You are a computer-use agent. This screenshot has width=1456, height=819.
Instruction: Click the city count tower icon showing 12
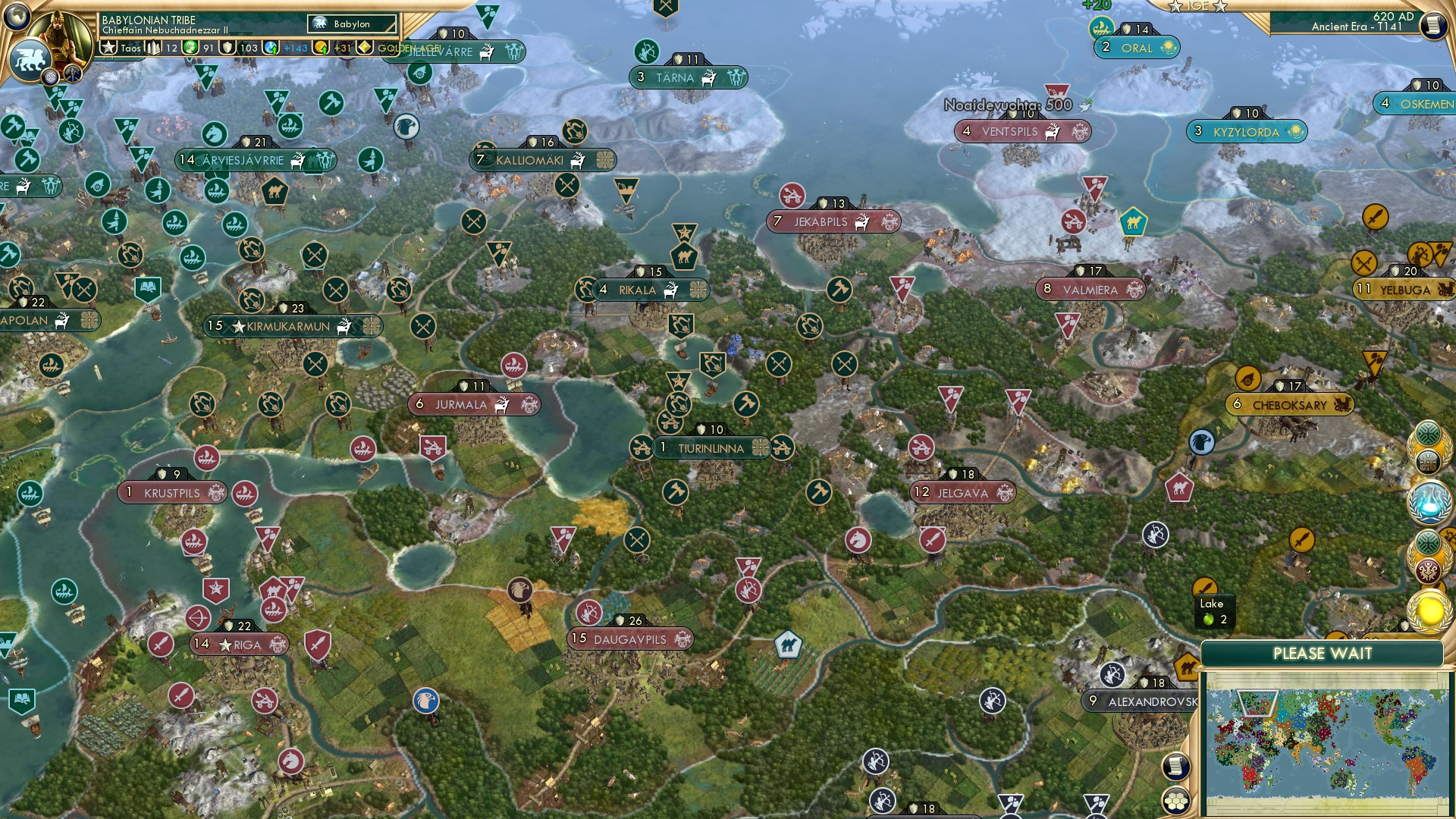click(153, 48)
